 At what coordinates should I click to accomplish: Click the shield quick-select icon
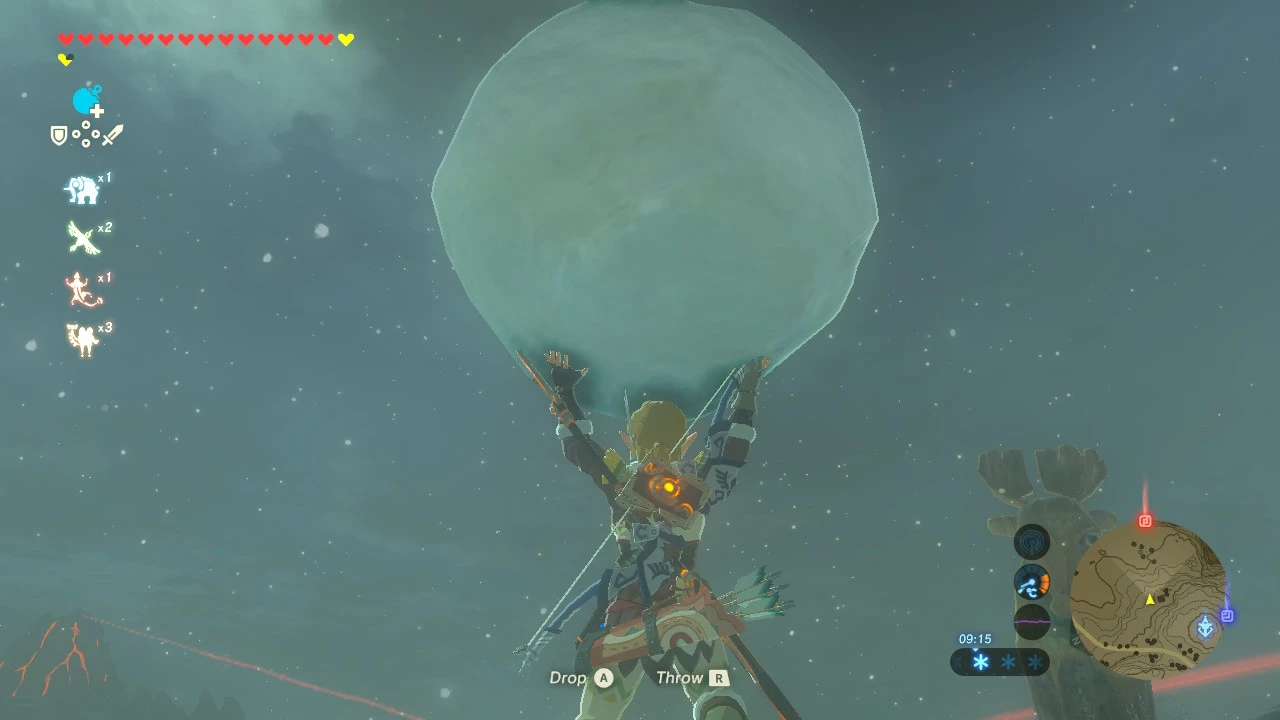pyautogui.click(x=59, y=135)
